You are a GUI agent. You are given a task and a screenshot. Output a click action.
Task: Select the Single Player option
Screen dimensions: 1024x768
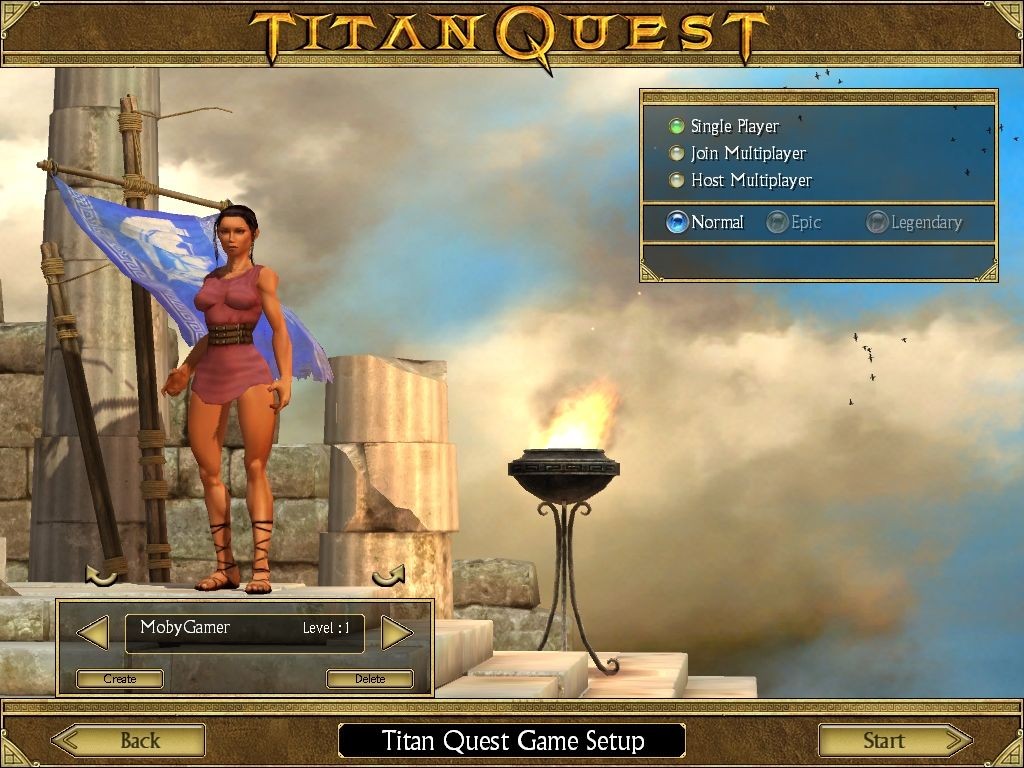[678, 126]
